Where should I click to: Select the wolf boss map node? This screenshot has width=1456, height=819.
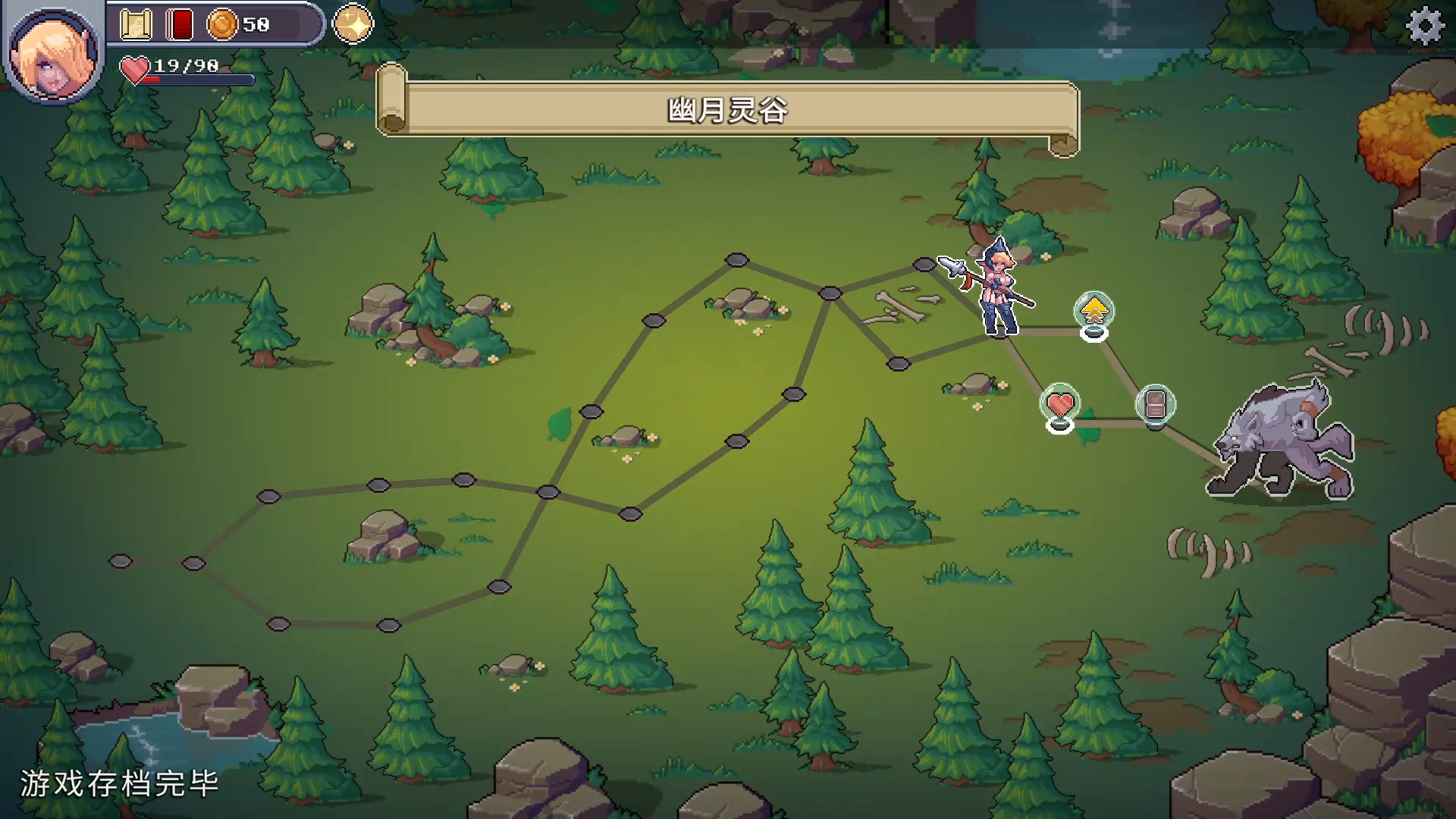1282,444
